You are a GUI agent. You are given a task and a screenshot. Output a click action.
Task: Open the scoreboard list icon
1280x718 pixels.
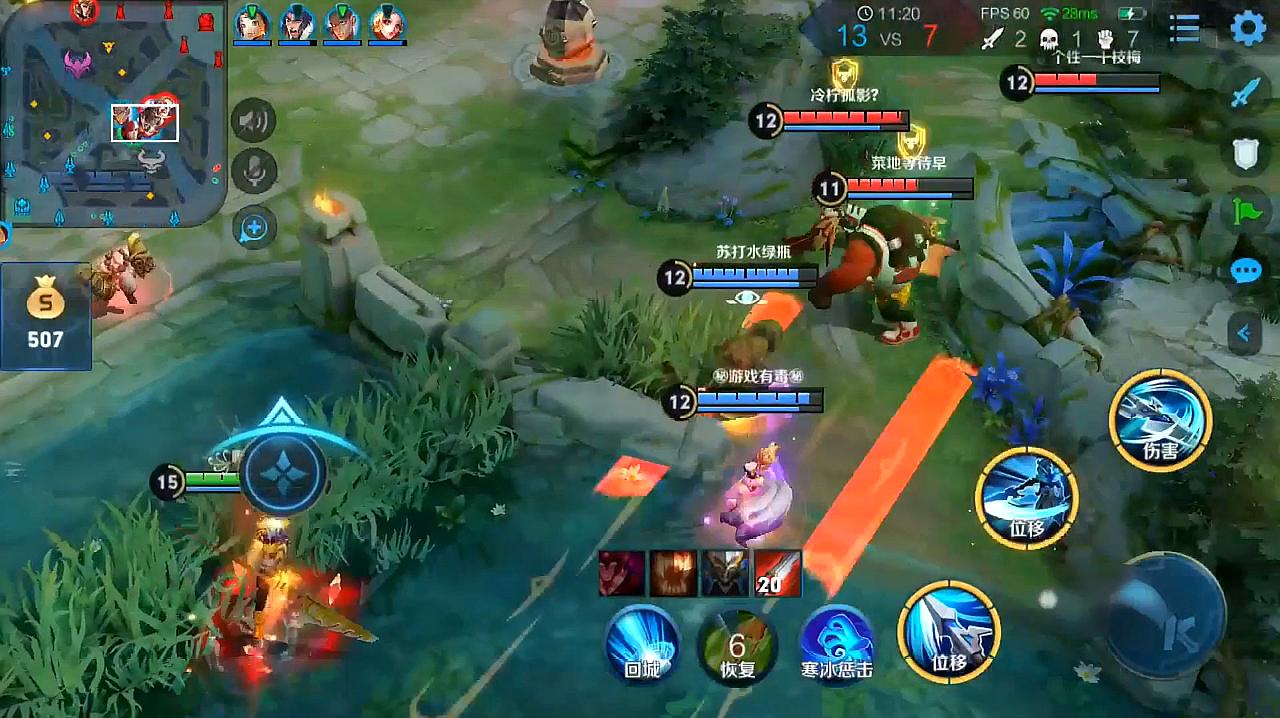point(1185,29)
